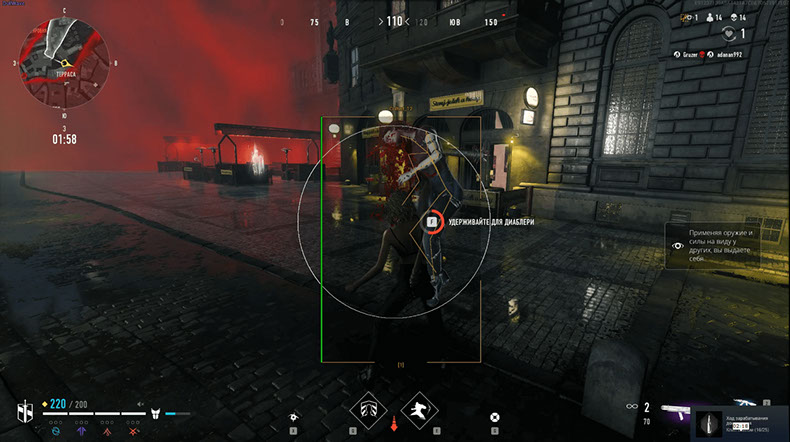The width and height of the screenshot is (790, 442).
Task: Select the crossed-circle icon on ability bar
Action: pos(494,418)
